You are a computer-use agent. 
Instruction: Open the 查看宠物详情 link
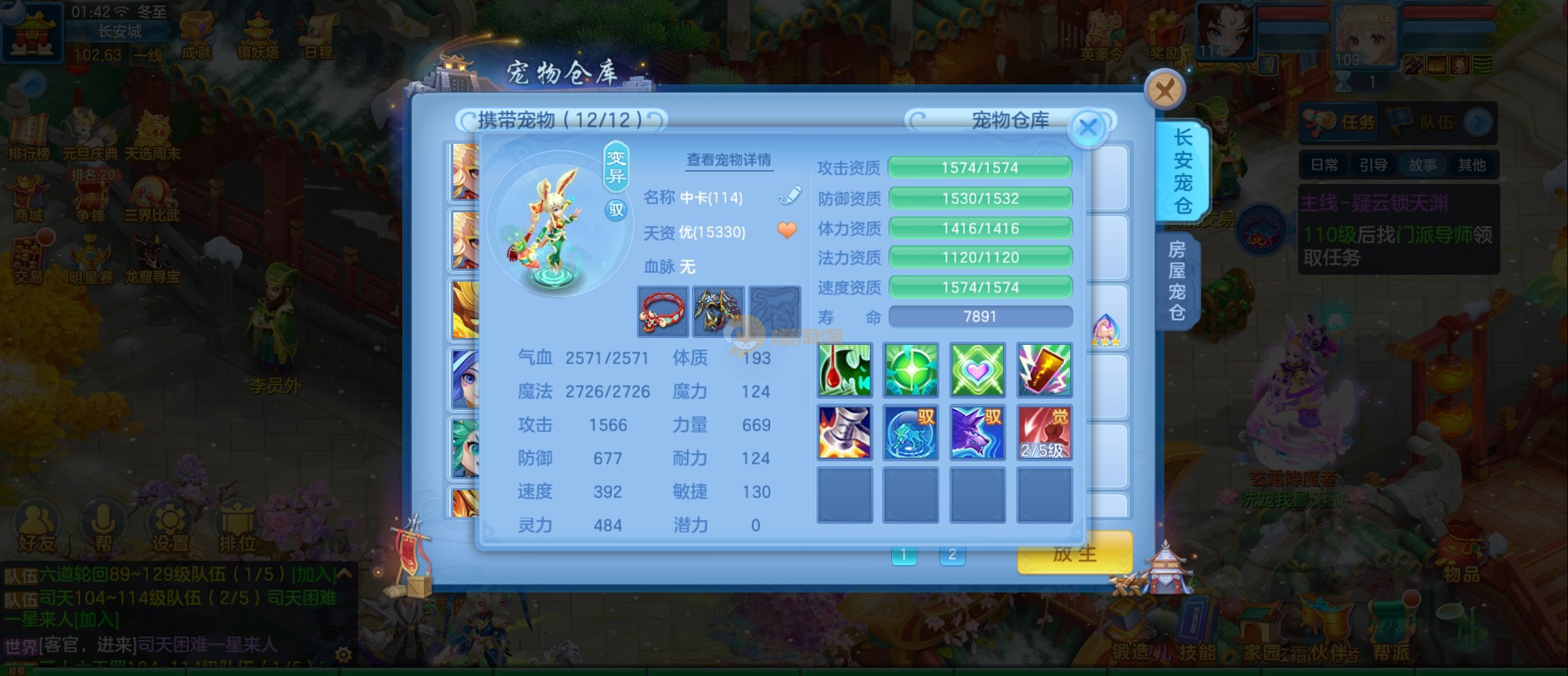tap(729, 160)
